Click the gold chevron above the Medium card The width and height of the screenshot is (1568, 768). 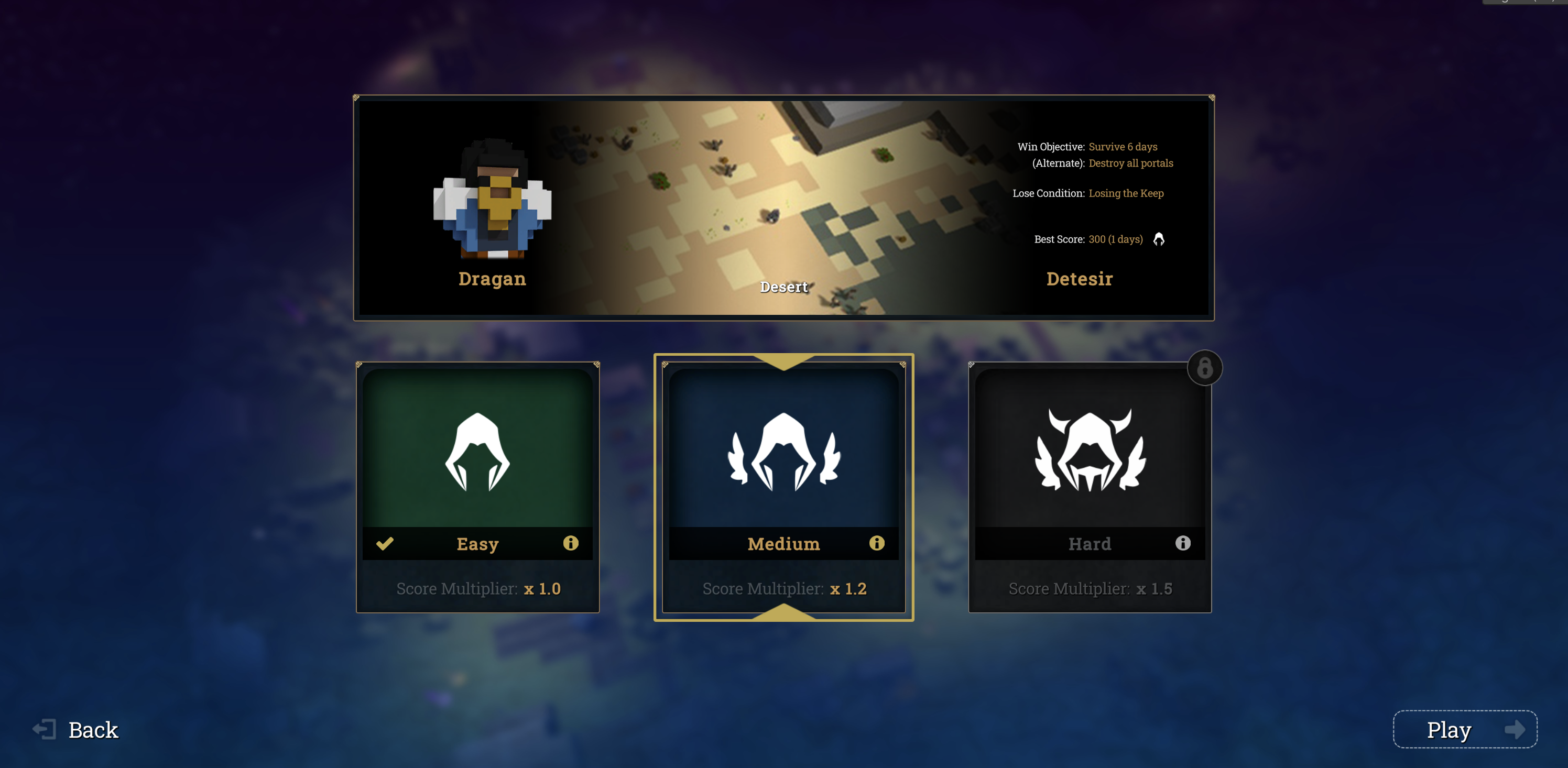point(783,362)
